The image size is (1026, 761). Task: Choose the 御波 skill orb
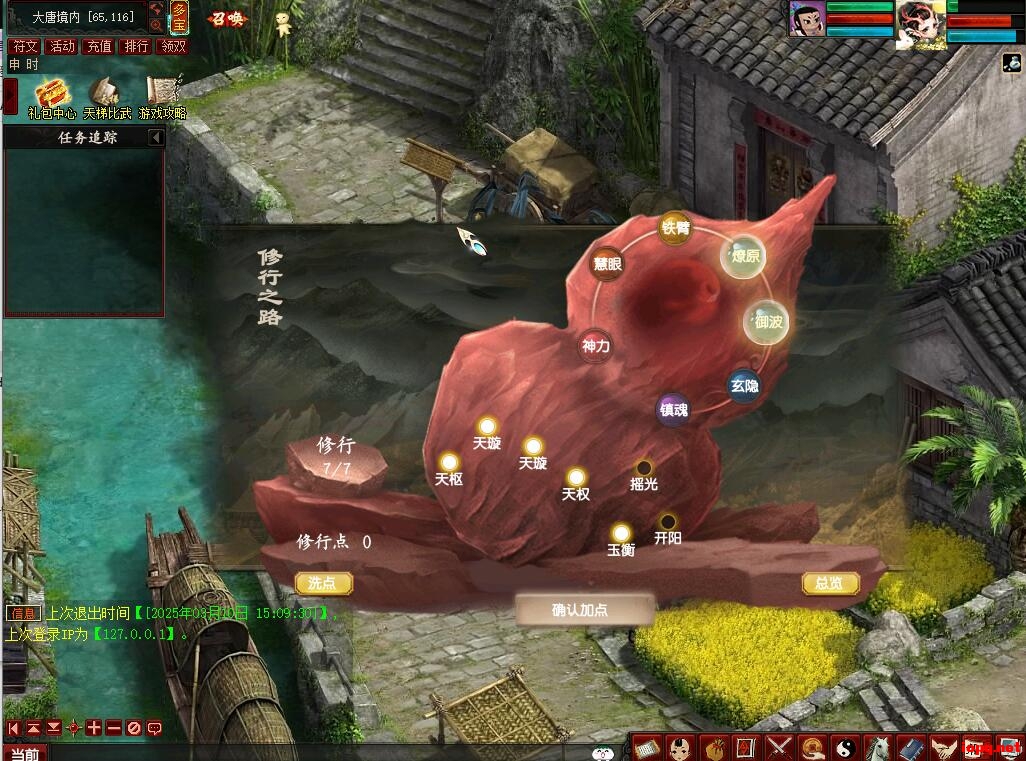(769, 322)
